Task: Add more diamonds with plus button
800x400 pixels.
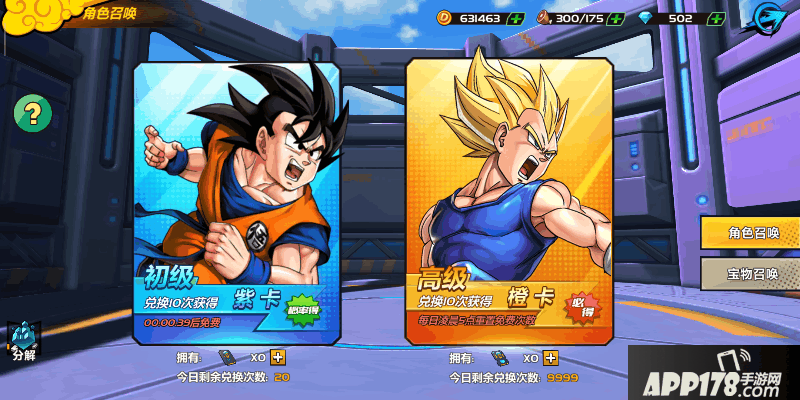Action: point(715,18)
